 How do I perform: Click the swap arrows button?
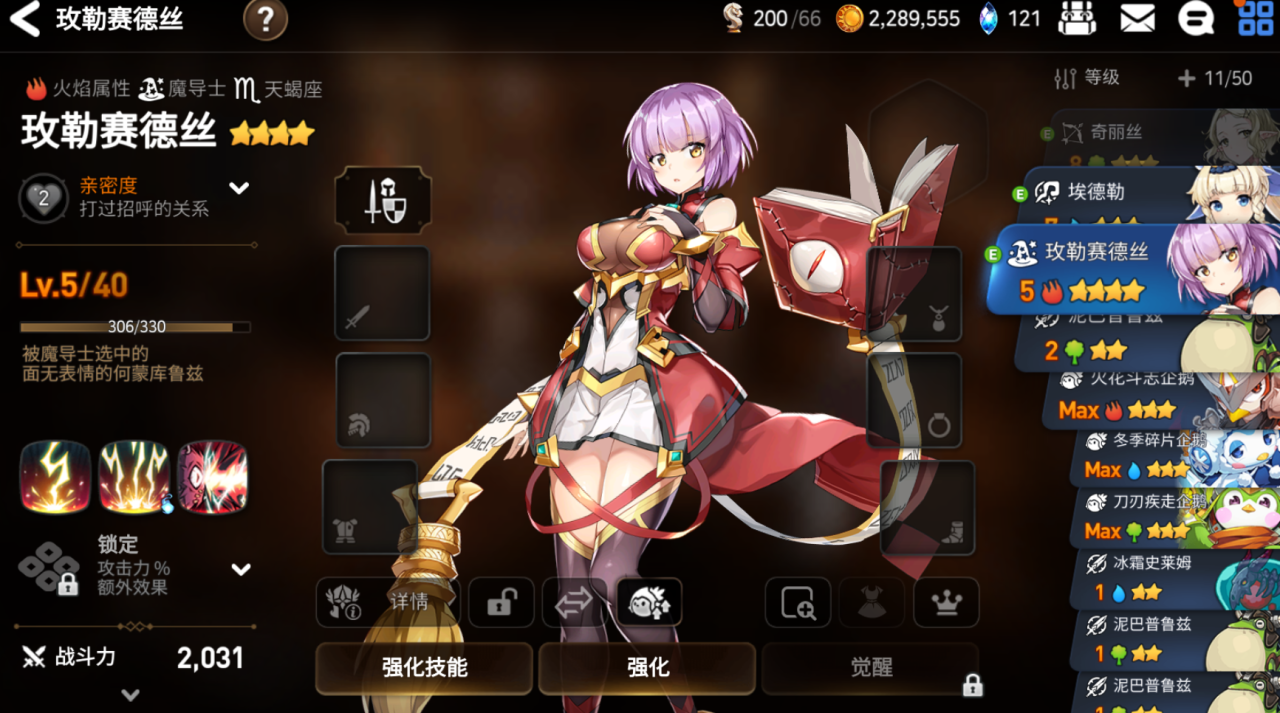pos(574,602)
